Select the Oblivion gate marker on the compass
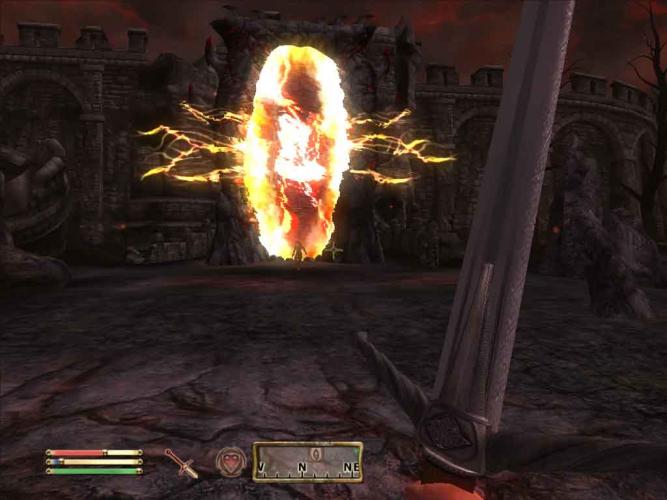 click(316, 454)
